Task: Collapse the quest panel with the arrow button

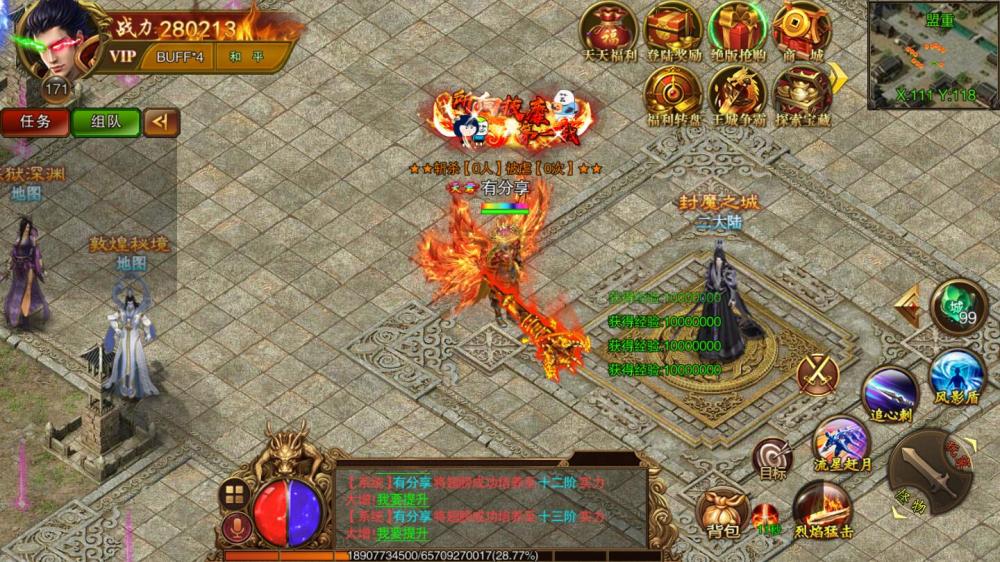Action: 160,122
